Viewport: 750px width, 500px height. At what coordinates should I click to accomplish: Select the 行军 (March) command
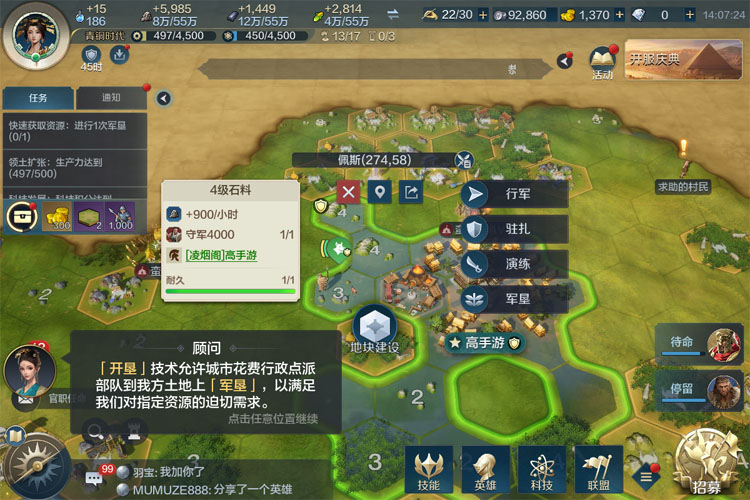[x=513, y=194]
